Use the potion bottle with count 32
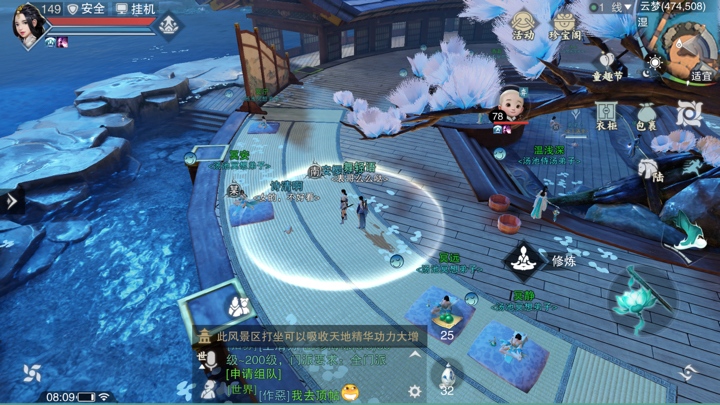Screen dimensions: 720x405 [x=447, y=374]
